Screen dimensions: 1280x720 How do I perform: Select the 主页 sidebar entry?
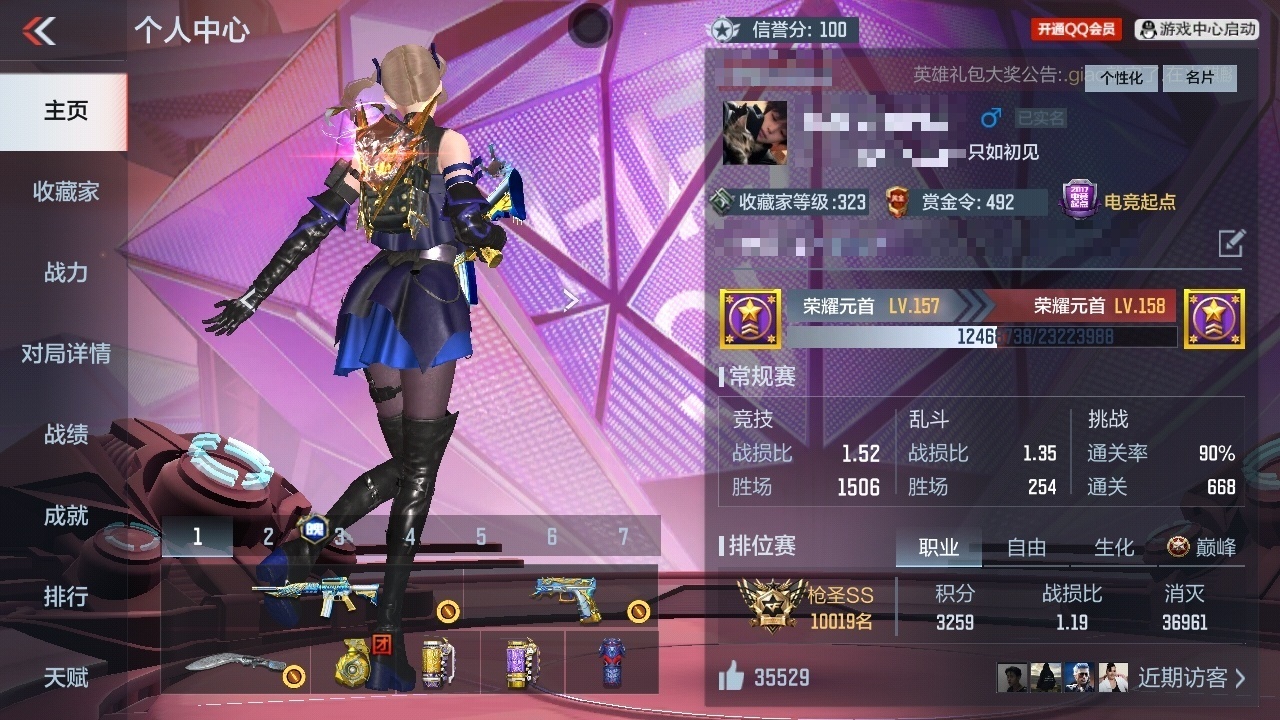65,111
